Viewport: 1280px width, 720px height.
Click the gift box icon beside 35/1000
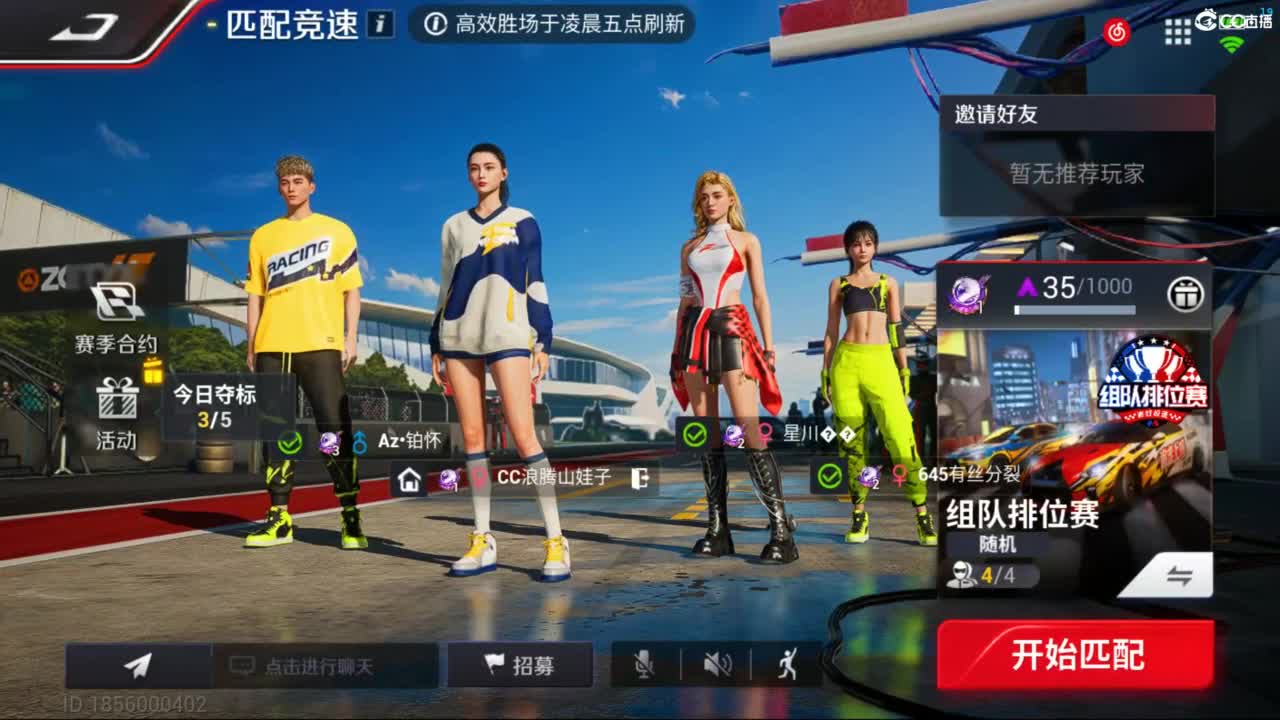[x=1185, y=290]
